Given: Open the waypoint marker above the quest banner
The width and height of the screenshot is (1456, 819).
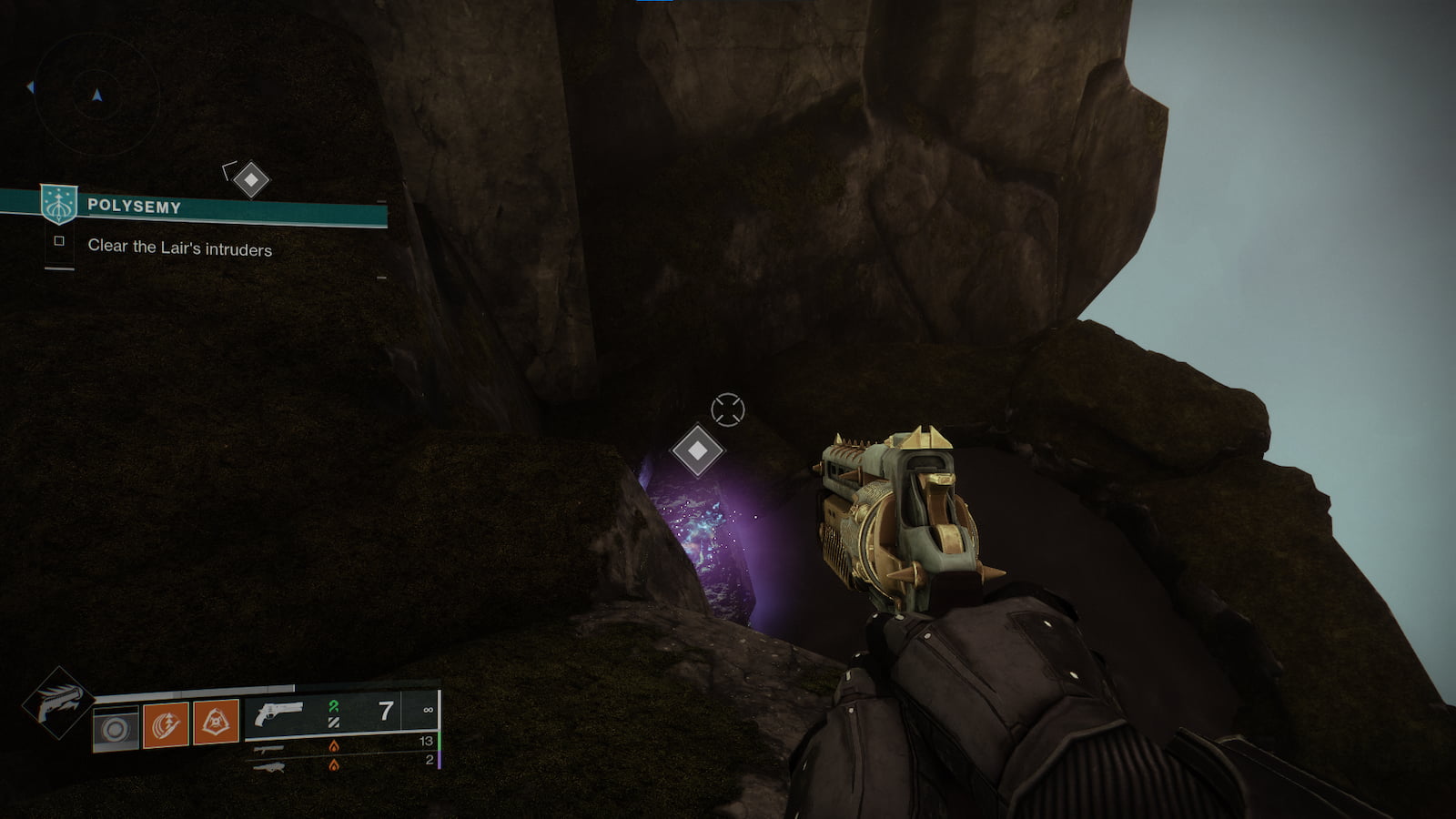Looking at the screenshot, I should point(250,179).
